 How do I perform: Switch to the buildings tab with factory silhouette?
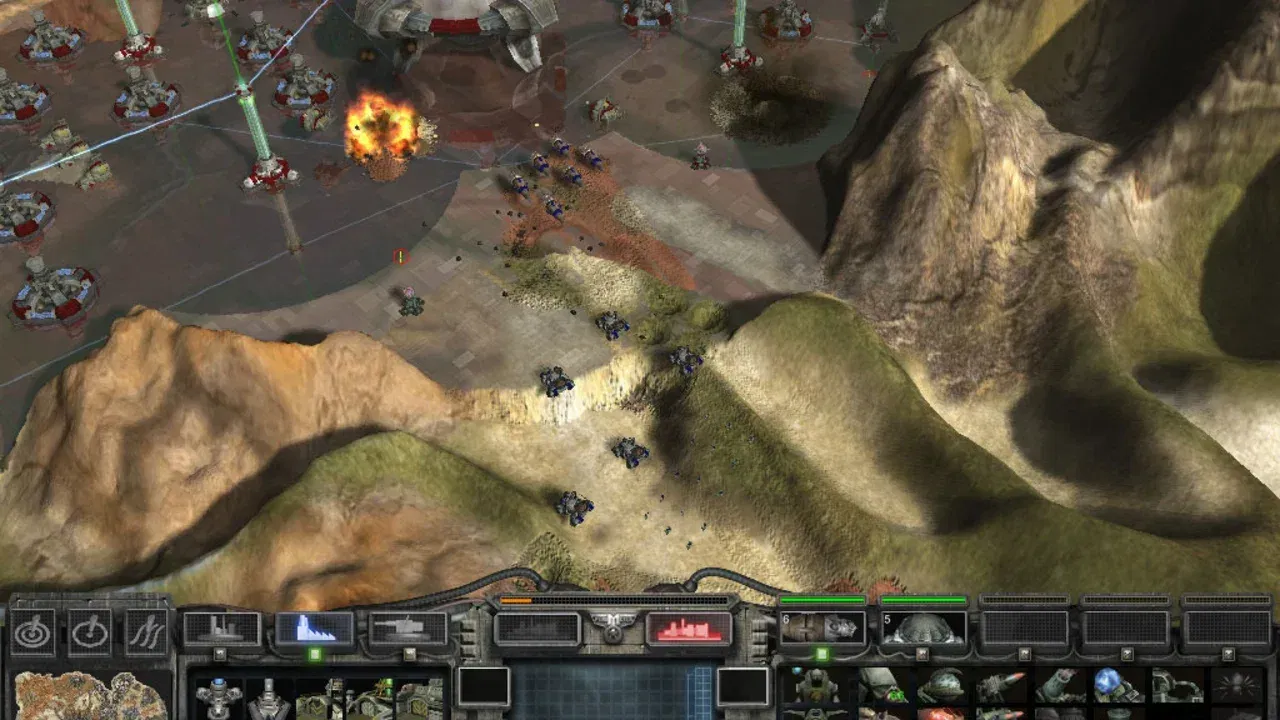point(221,627)
